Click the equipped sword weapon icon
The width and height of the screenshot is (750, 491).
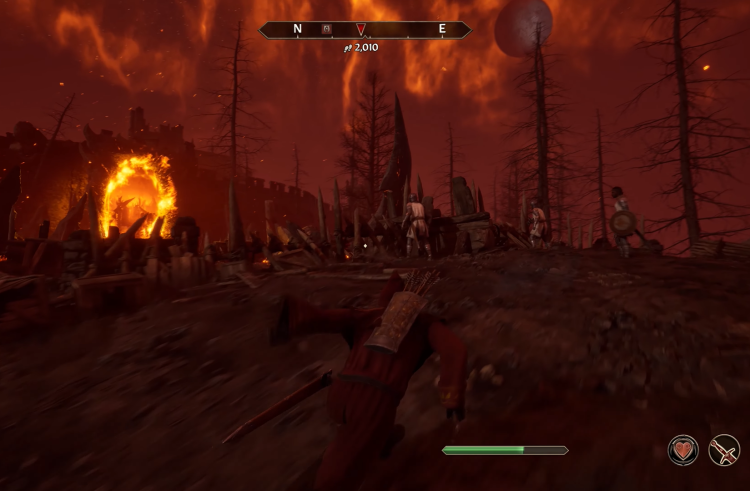coord(724,451)
